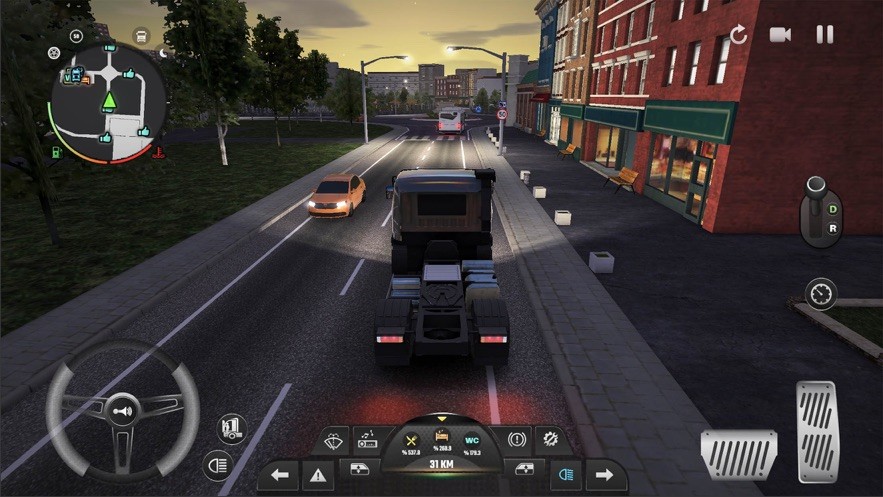
Task: Switch the camera view
Action: click(x=780, y=35)
